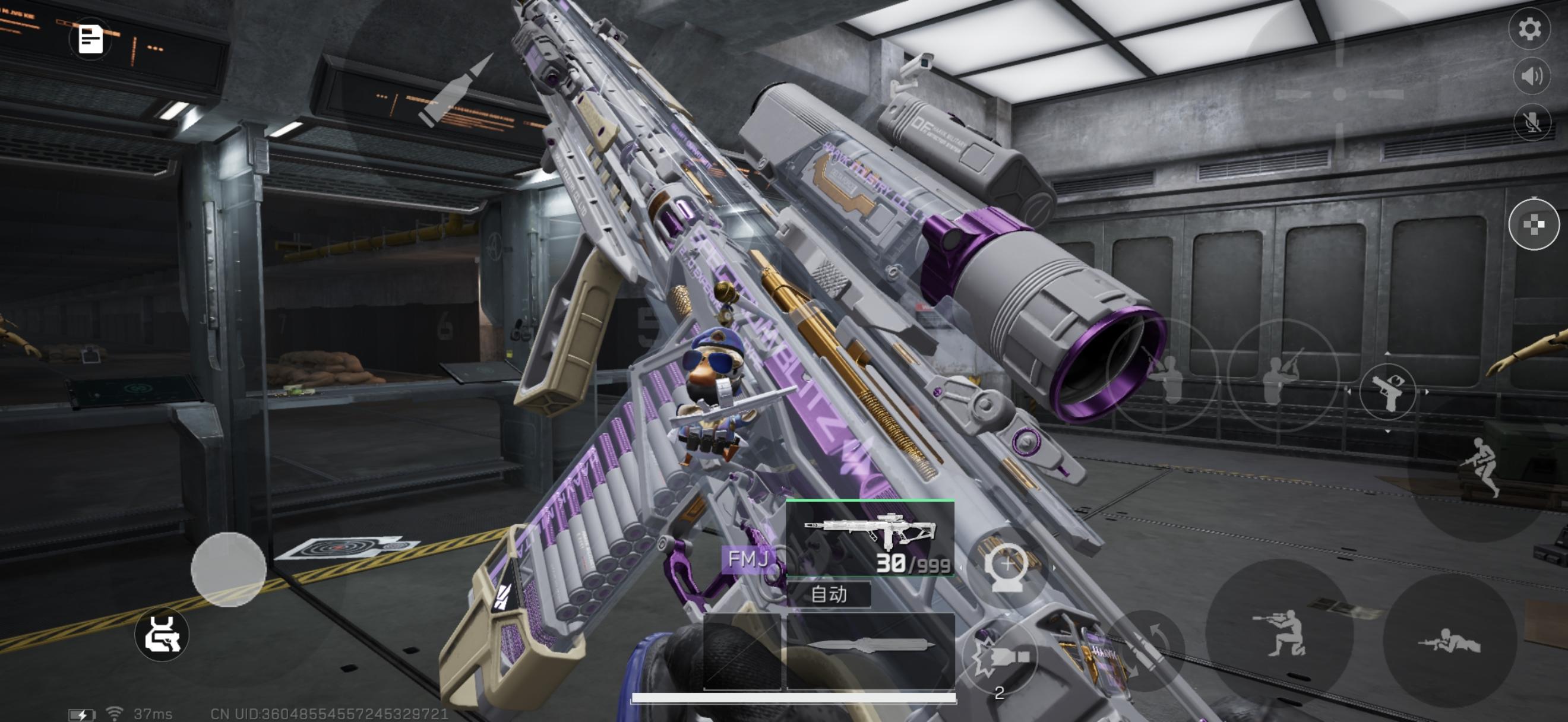Activate the crouch stance button

pos(1280,634)
